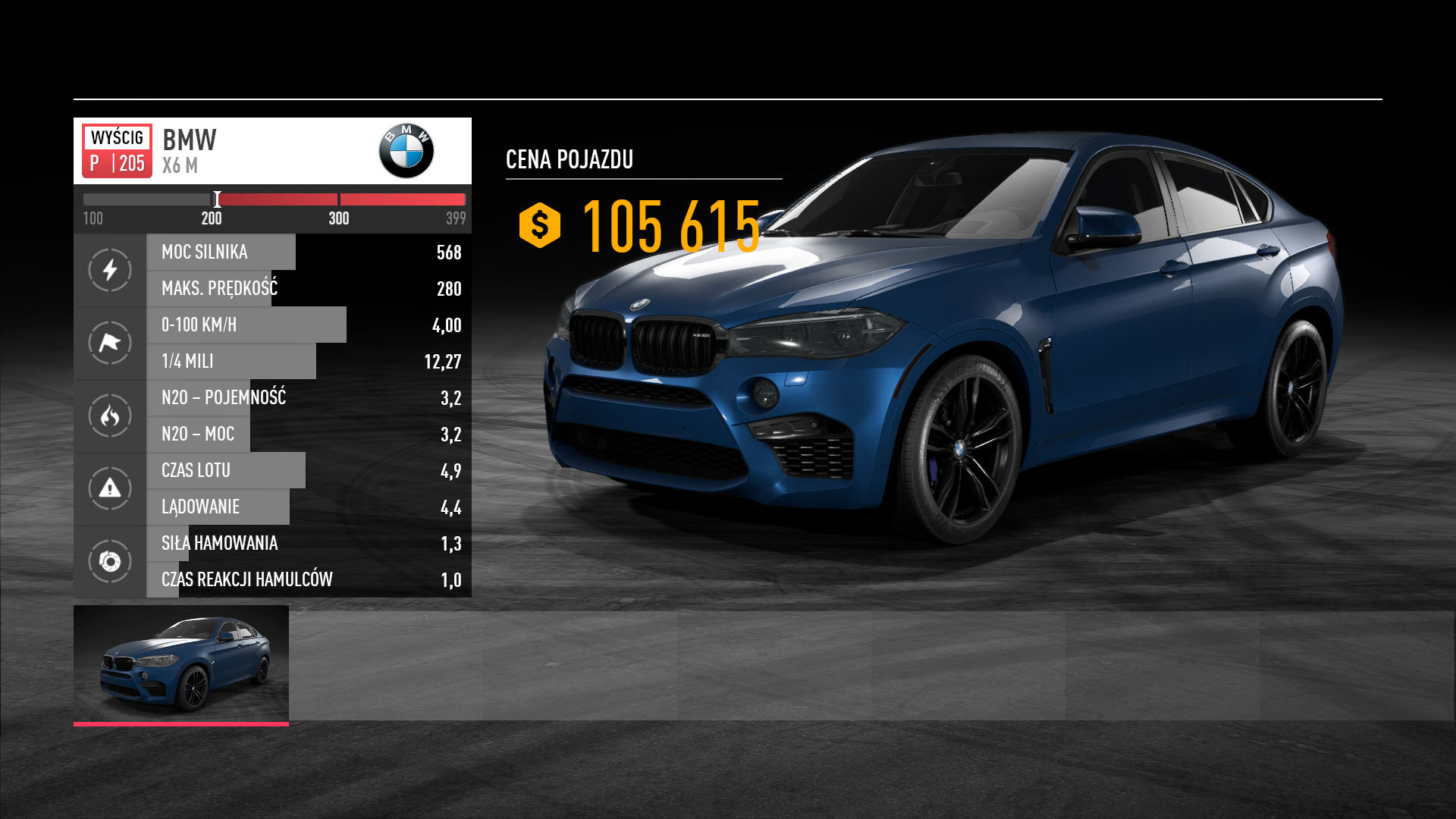Click the Wyścig P 205 class badge
This screenshot has height=819, width=1456.
coord(117,151)
